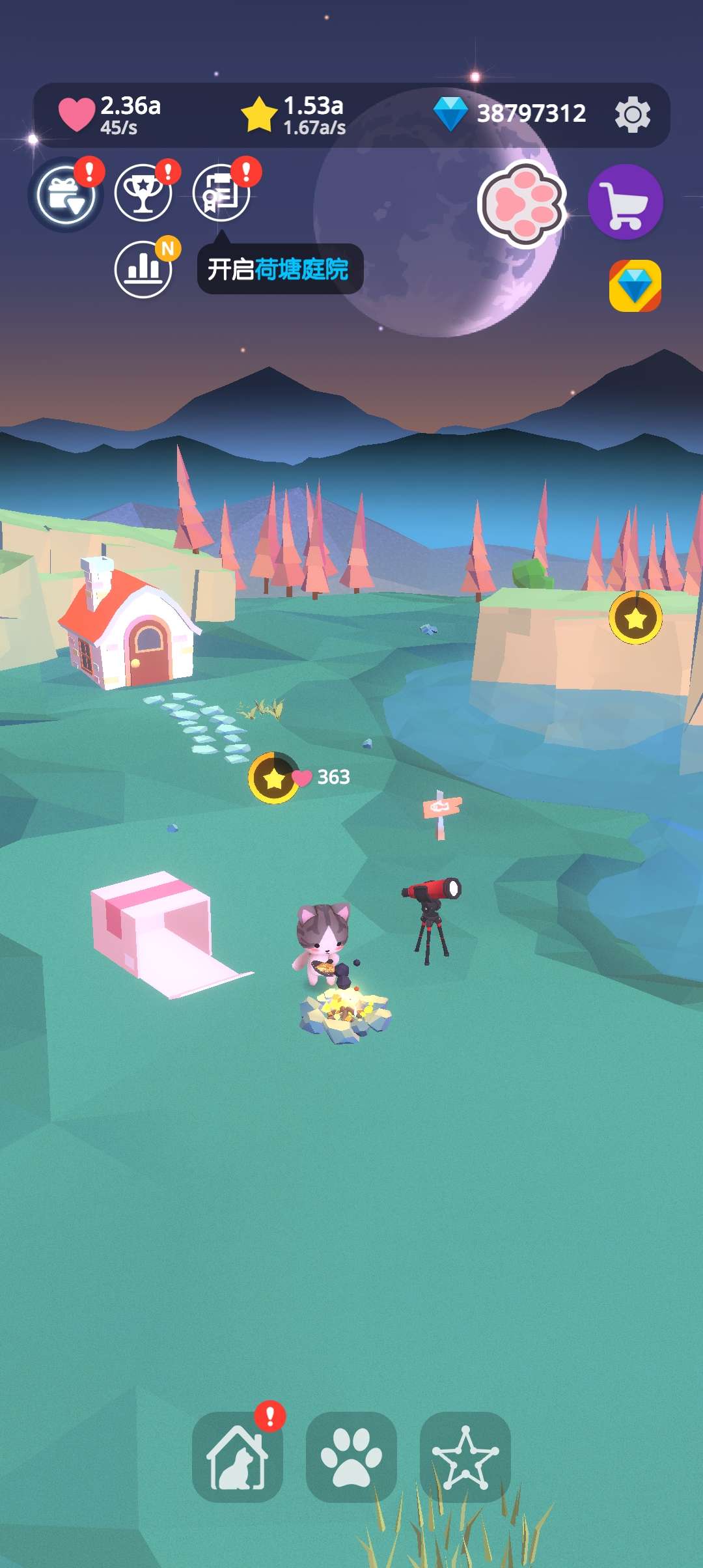Screen dimensions: 703x1568
Task: Open the bar chart rankings
Action: click(143, 269)
